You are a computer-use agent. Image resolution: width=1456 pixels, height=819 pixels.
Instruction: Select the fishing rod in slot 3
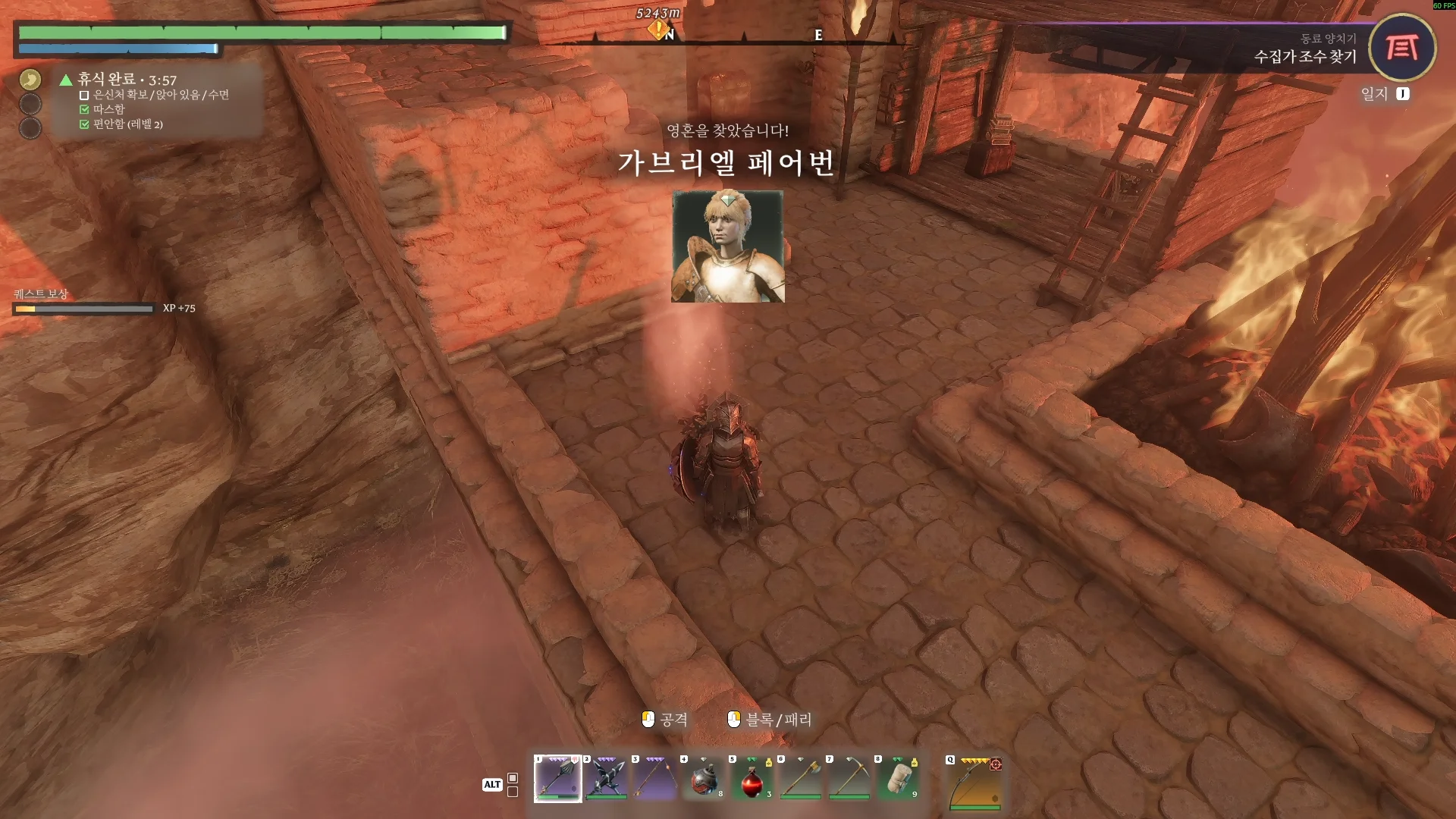(654, 778)
